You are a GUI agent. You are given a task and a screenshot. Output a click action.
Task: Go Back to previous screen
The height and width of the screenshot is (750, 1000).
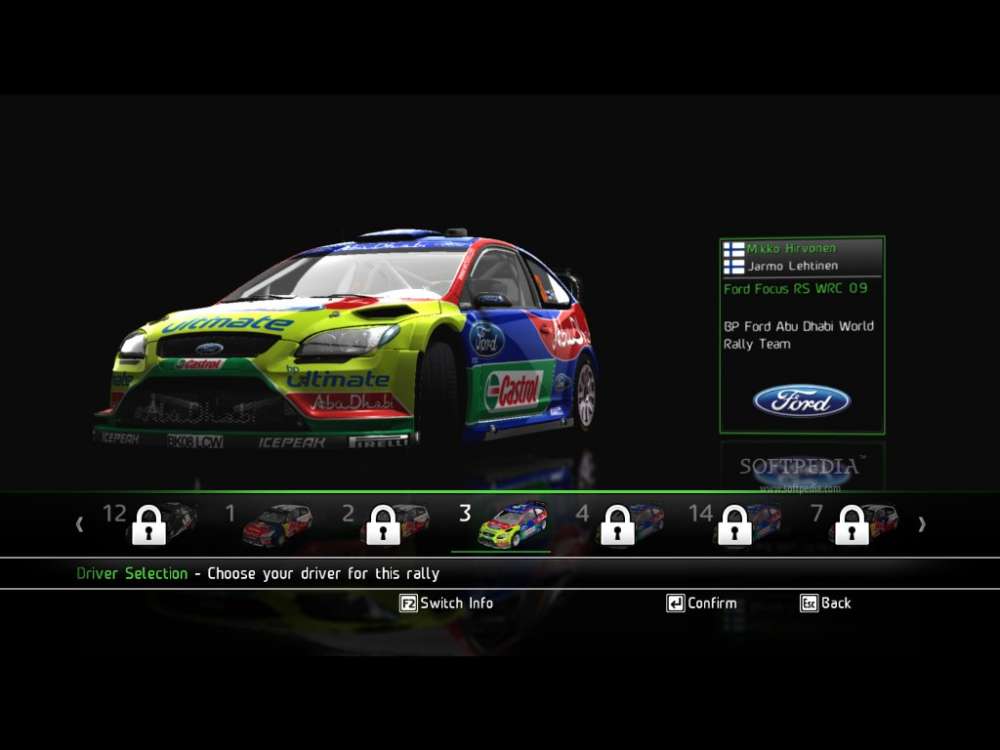coord(826,603)
